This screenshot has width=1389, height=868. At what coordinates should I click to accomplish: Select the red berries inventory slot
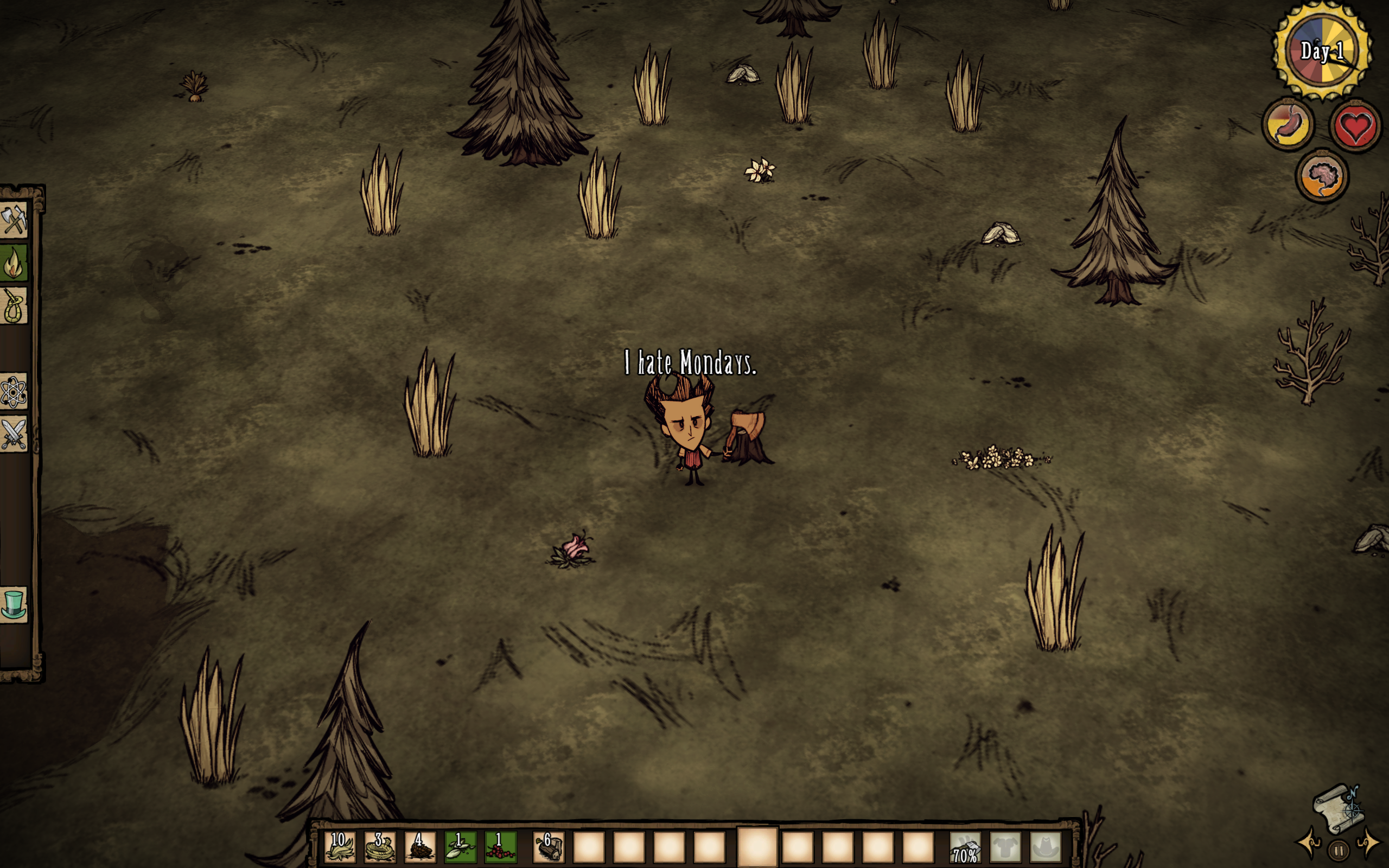tap(500, 847)
